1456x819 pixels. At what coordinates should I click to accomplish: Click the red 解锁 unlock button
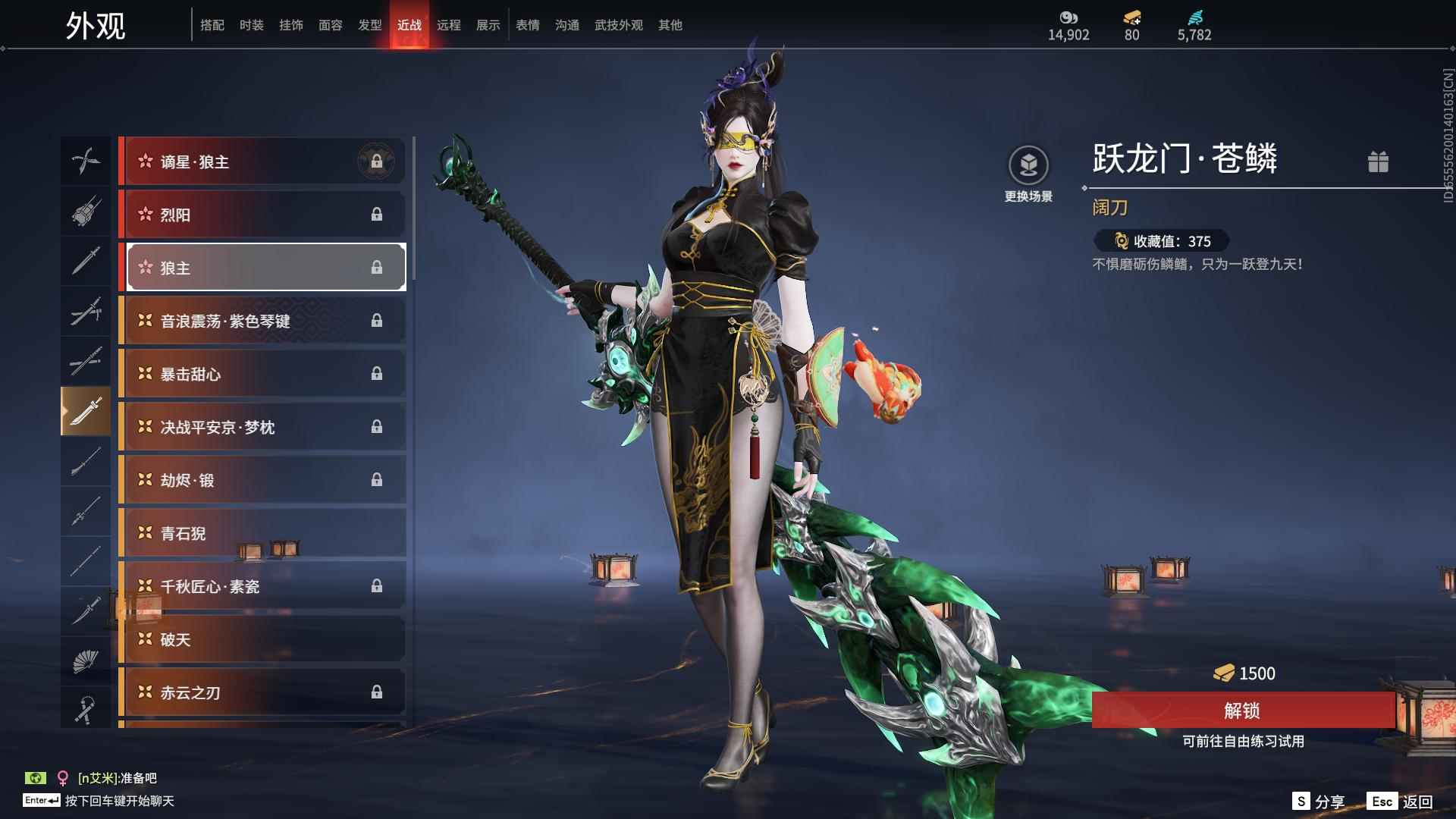coord(1242,711)
